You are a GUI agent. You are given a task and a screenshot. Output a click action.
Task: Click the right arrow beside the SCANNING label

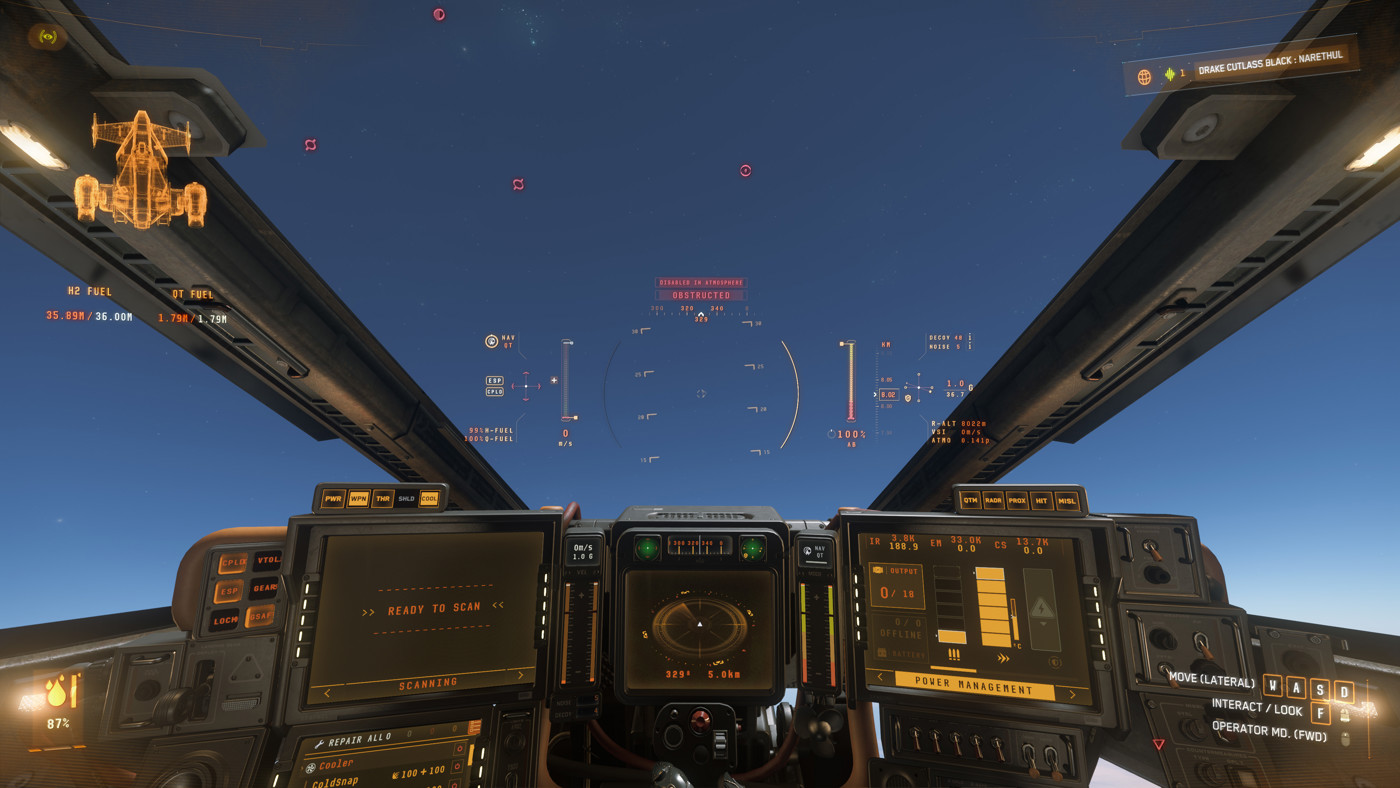pyautogui.click(x=520, y=675)
